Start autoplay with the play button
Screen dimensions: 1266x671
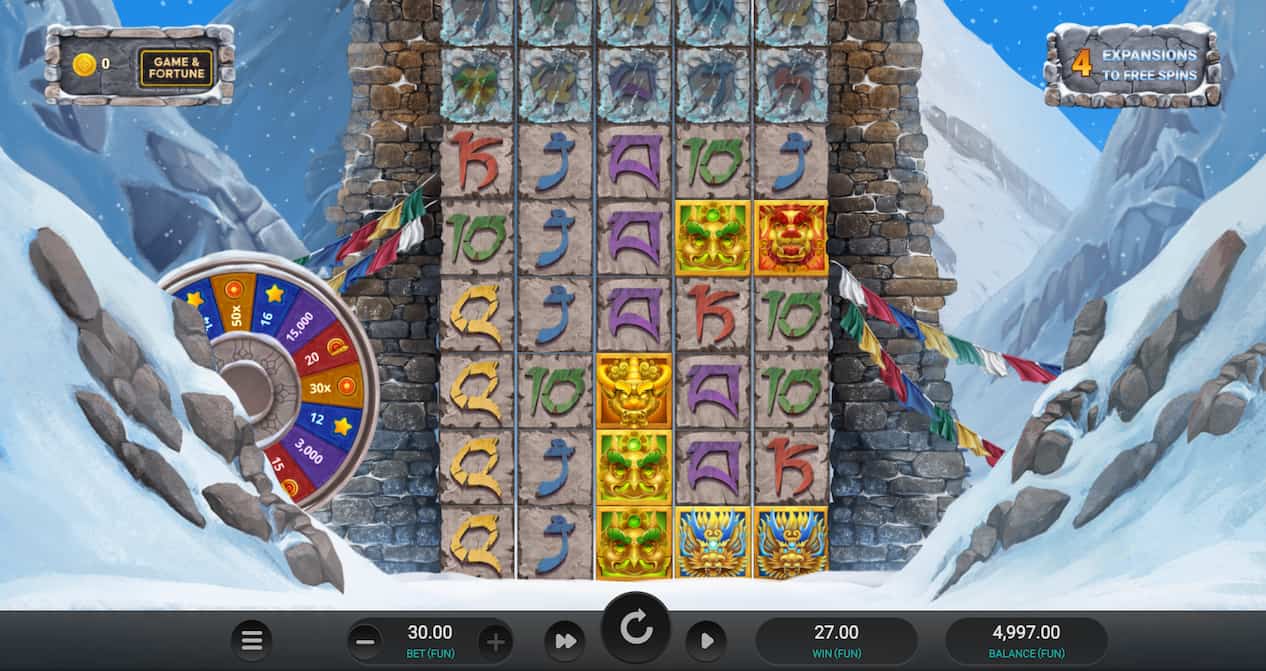pos(705,640)
